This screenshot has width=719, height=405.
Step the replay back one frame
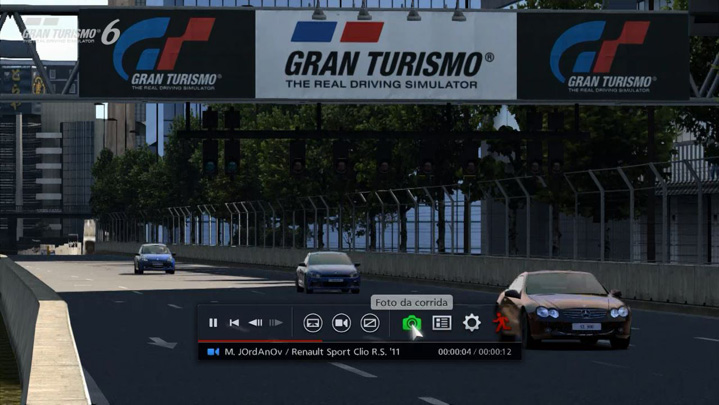click(255, 323)
